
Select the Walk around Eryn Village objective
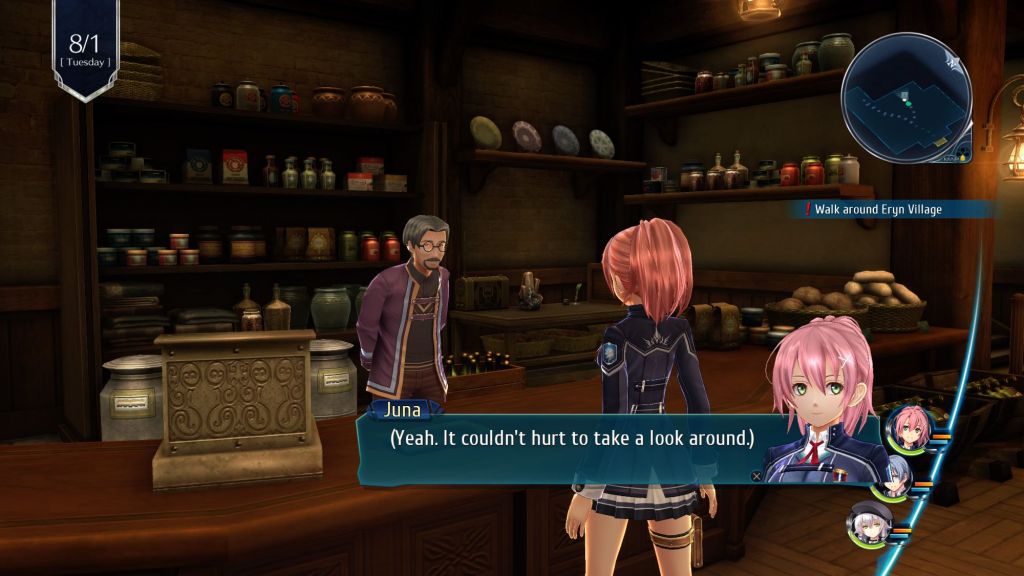[x=878, y=209]
